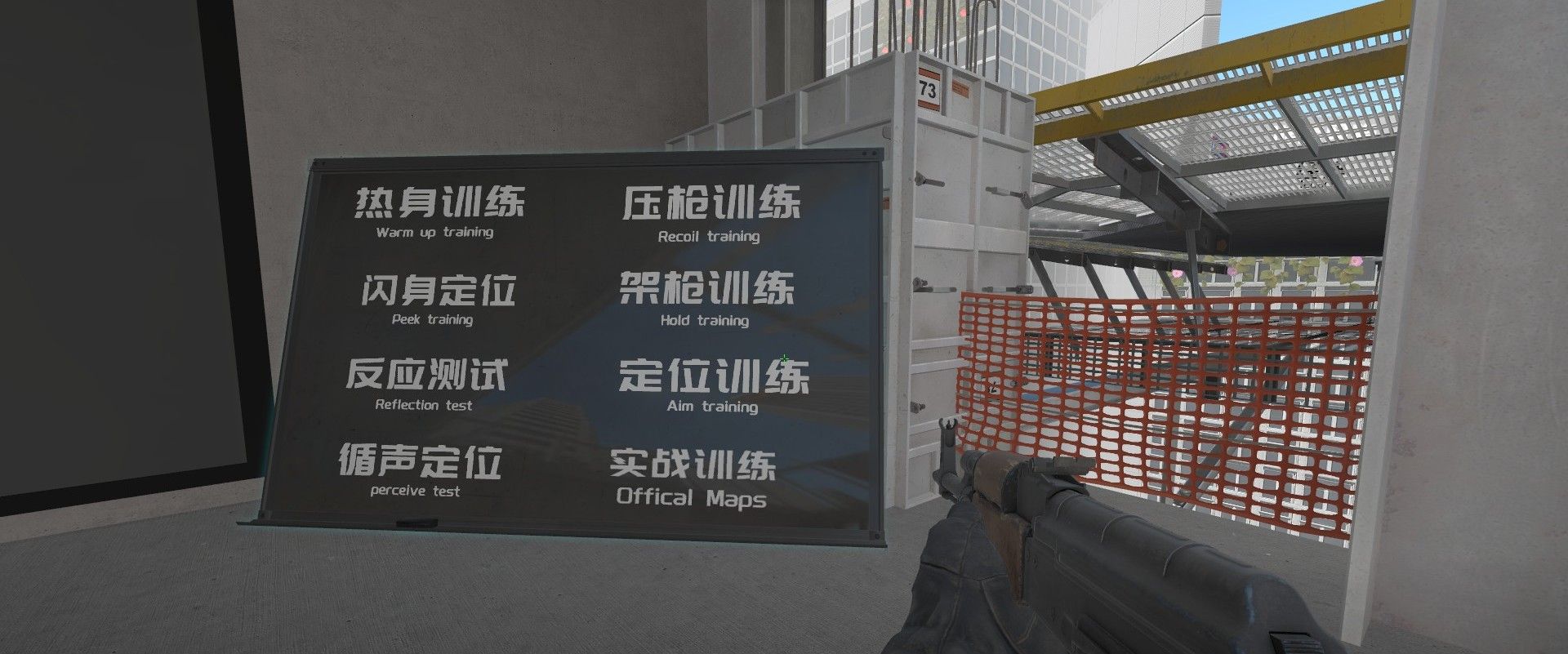Choose Recoil training on the board
The width and height of the screenshot is (1568, 654).
710,213
